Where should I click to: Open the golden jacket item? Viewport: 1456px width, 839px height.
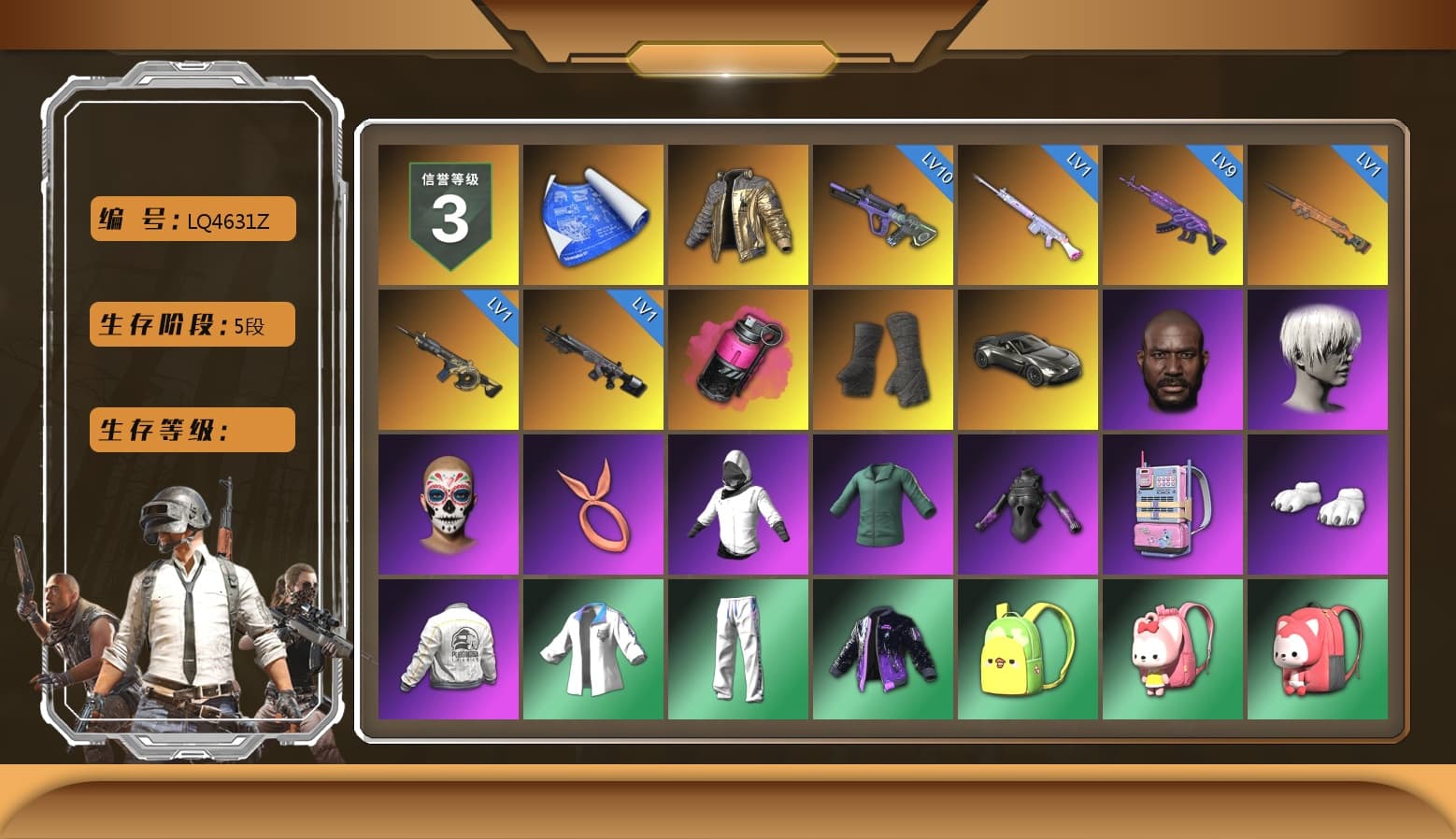click(737, 214)
